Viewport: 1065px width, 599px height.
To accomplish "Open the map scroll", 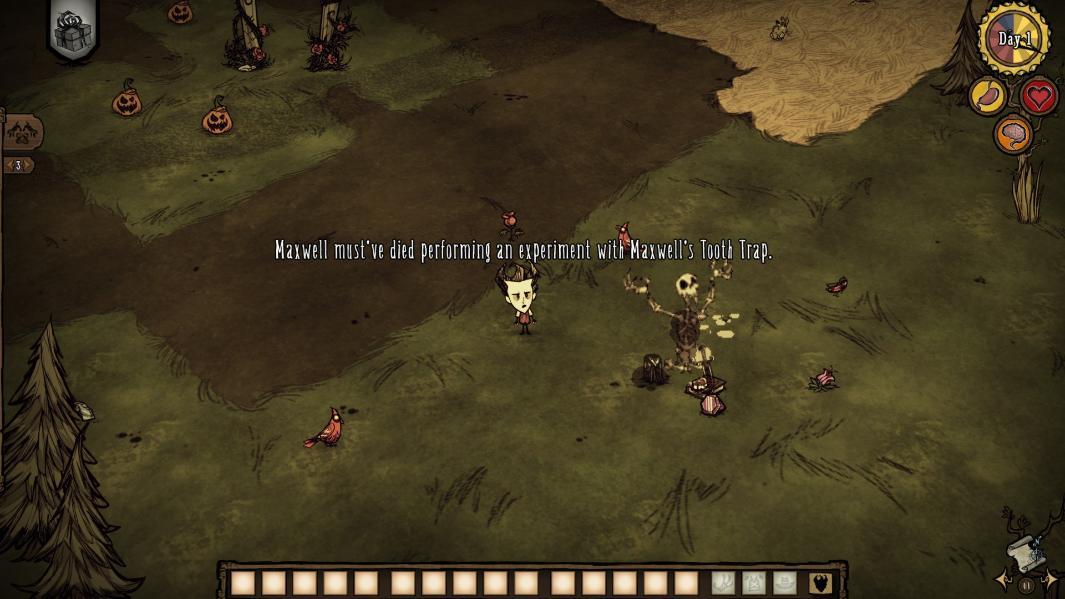I will 1025,552.
